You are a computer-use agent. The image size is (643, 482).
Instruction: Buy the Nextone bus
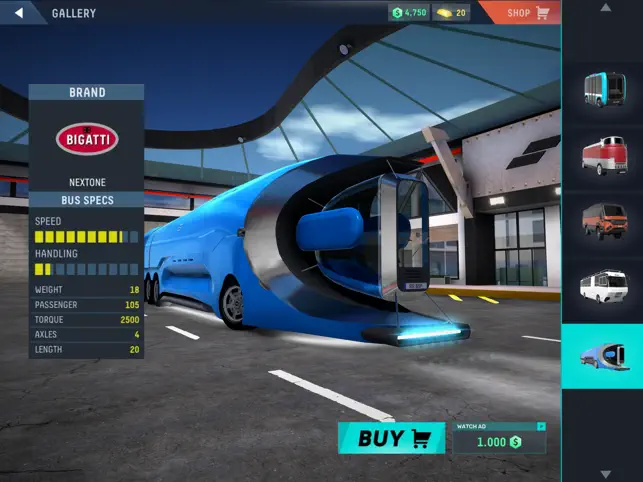pyautogui.click(x=391, y=438)
